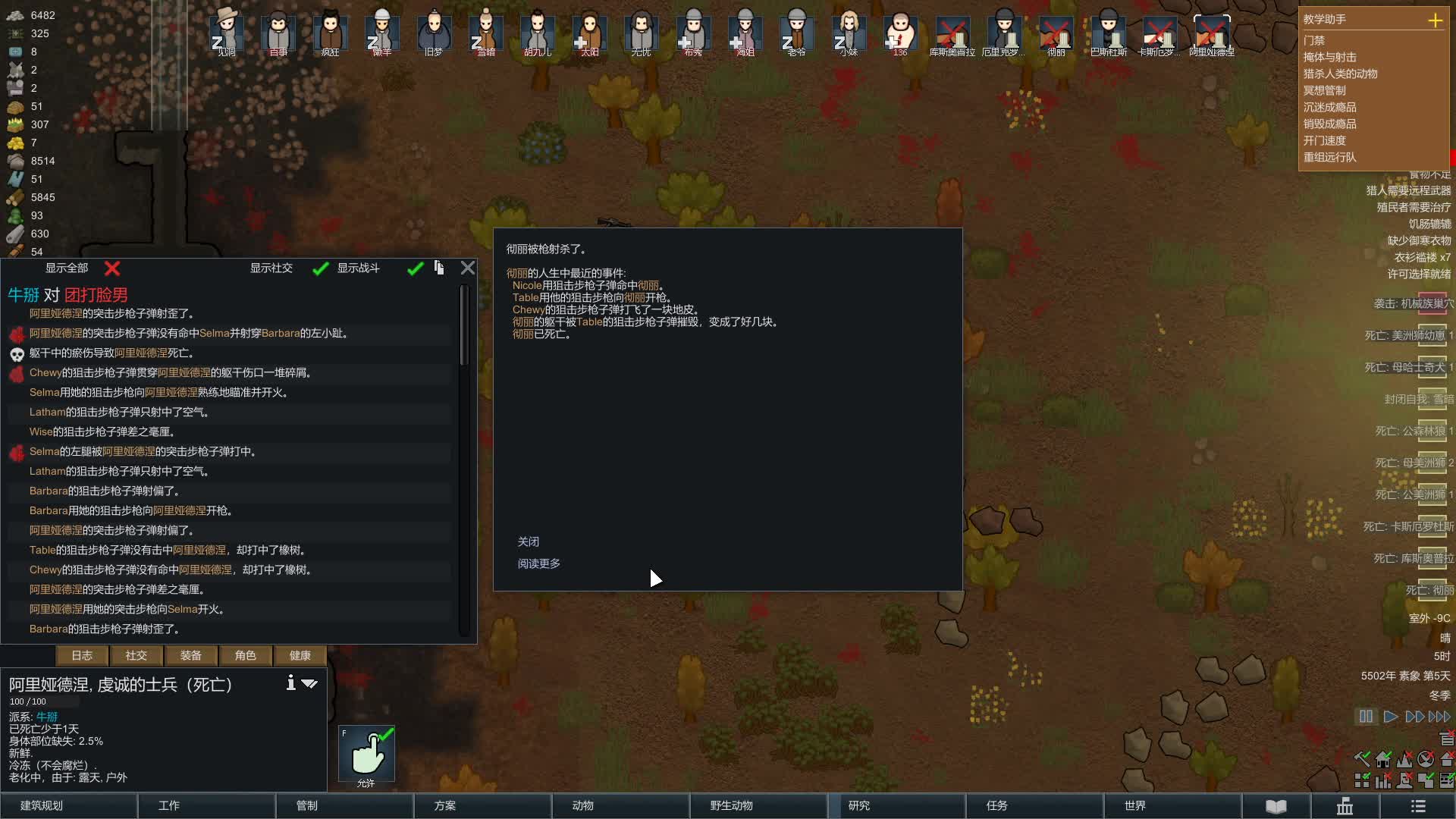Open the 工作 work menu
Screen dimensions: 1456x819
tap(206, 805)
